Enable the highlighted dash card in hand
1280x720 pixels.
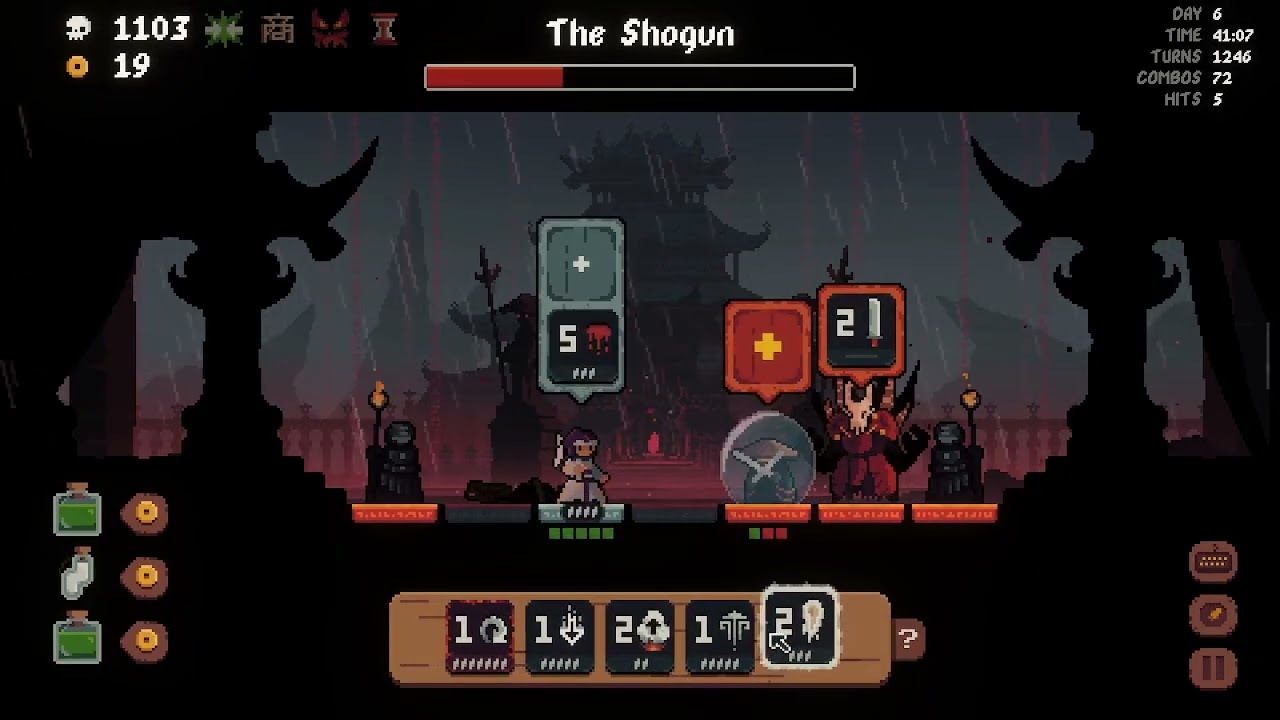coord(798,630)
